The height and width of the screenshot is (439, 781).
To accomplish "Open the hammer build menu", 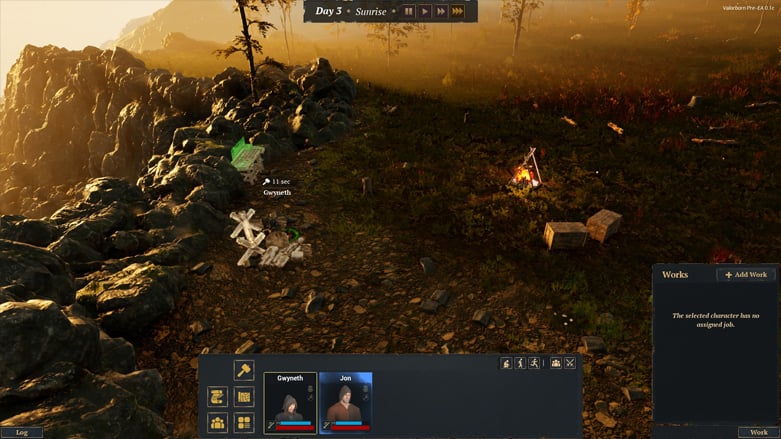I will pyautogui.click(x=243, y=370).
